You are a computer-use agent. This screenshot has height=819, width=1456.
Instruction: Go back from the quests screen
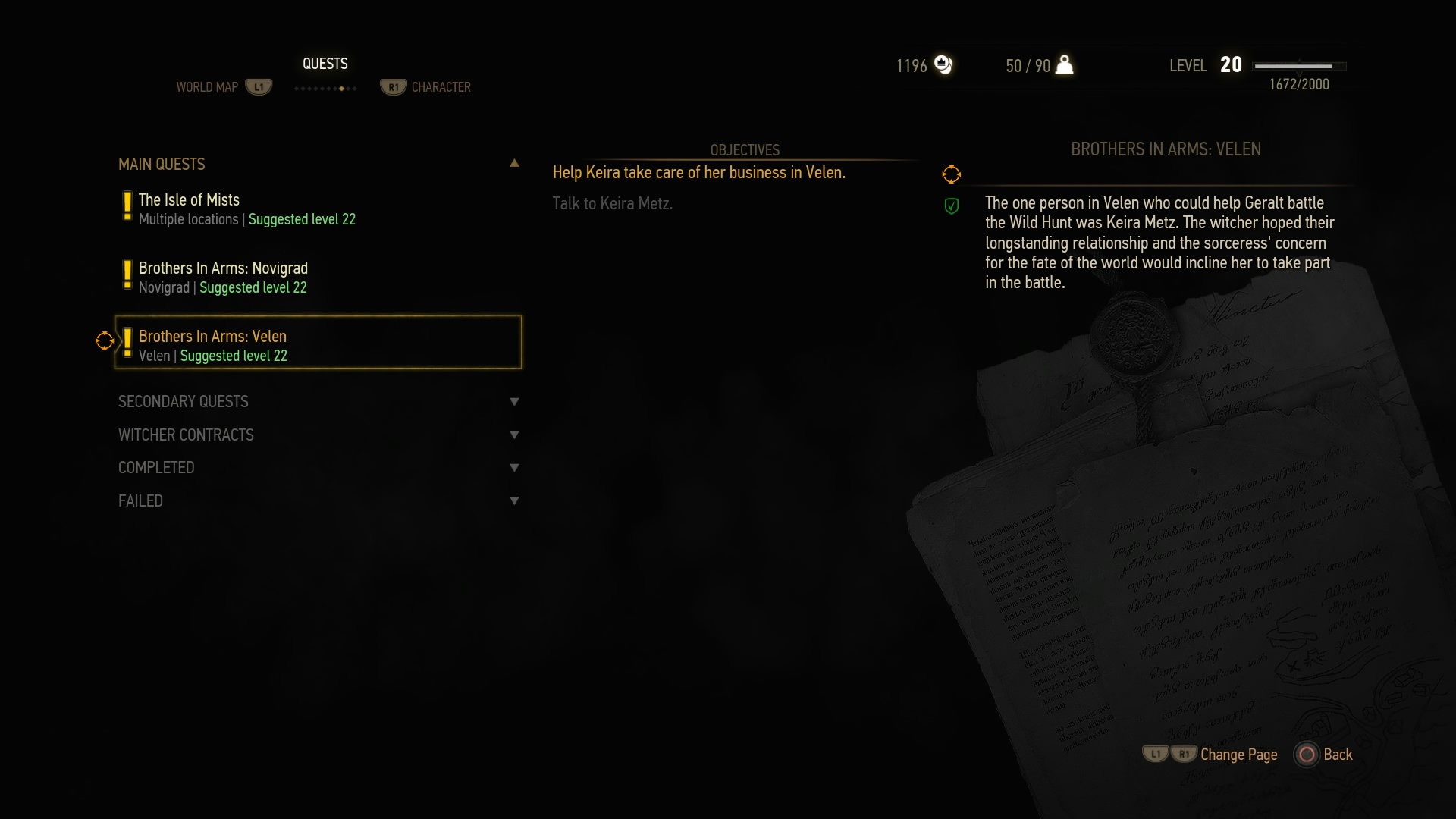[1325, 755]
